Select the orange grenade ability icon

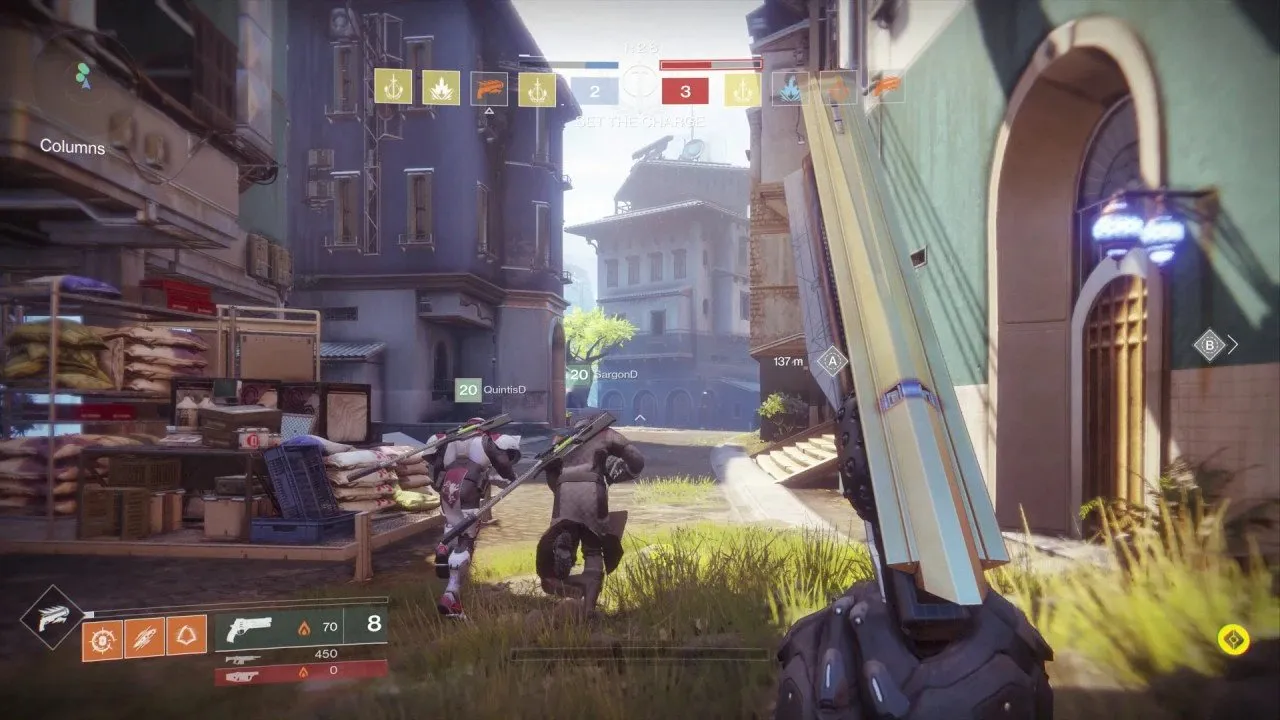[x=102, y=636]
